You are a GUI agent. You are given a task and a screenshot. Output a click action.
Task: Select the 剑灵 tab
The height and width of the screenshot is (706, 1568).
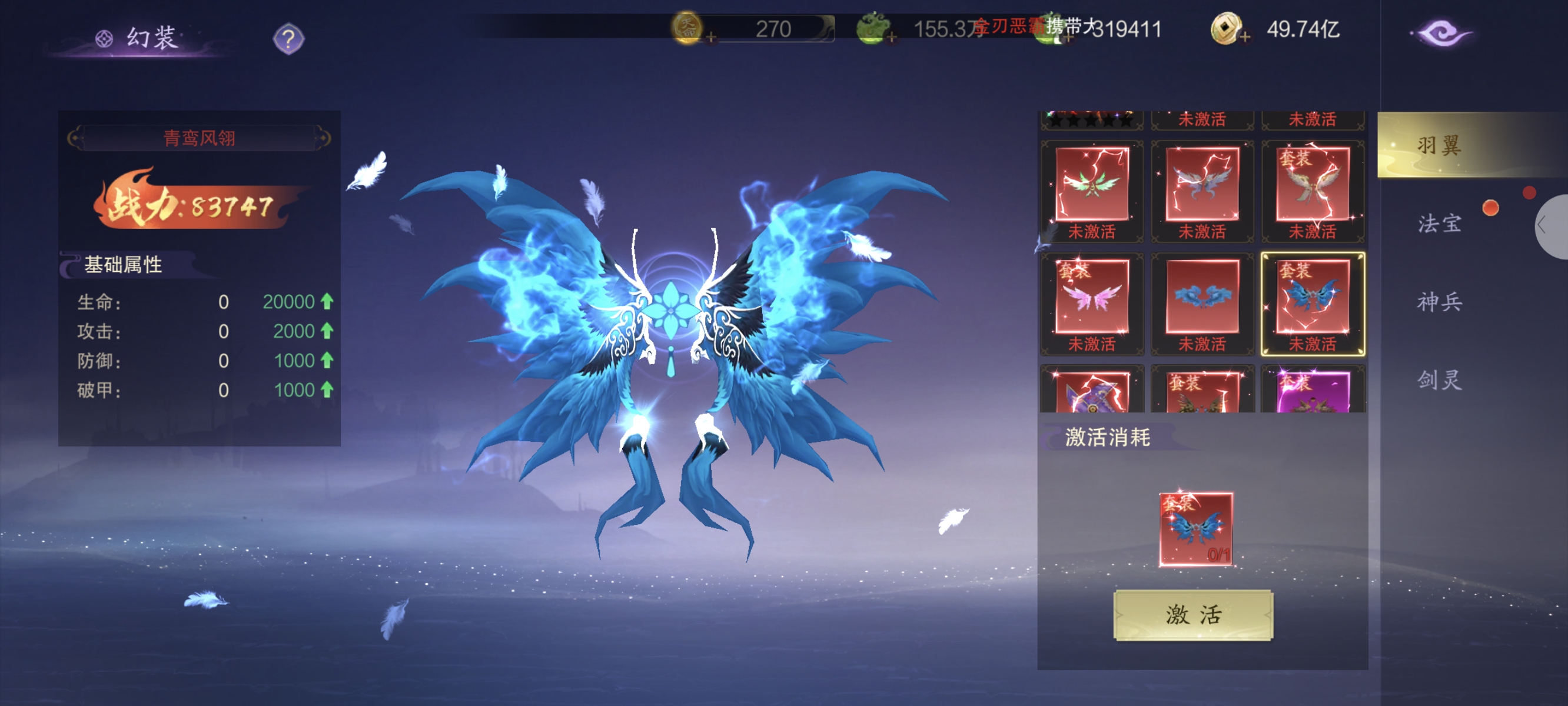pyautogui.click(x=1439, y=380)
